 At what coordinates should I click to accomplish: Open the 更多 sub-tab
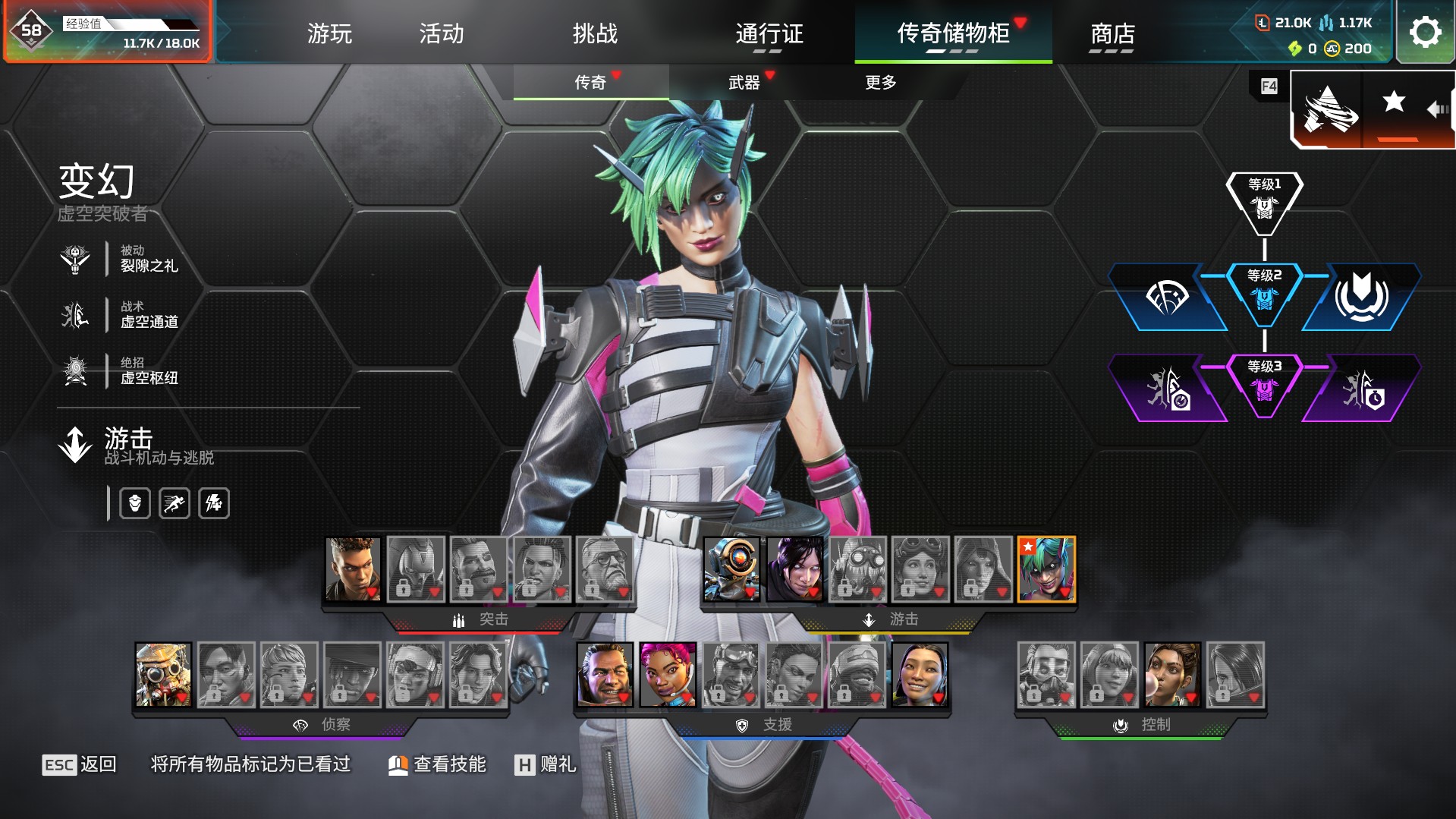880,82
